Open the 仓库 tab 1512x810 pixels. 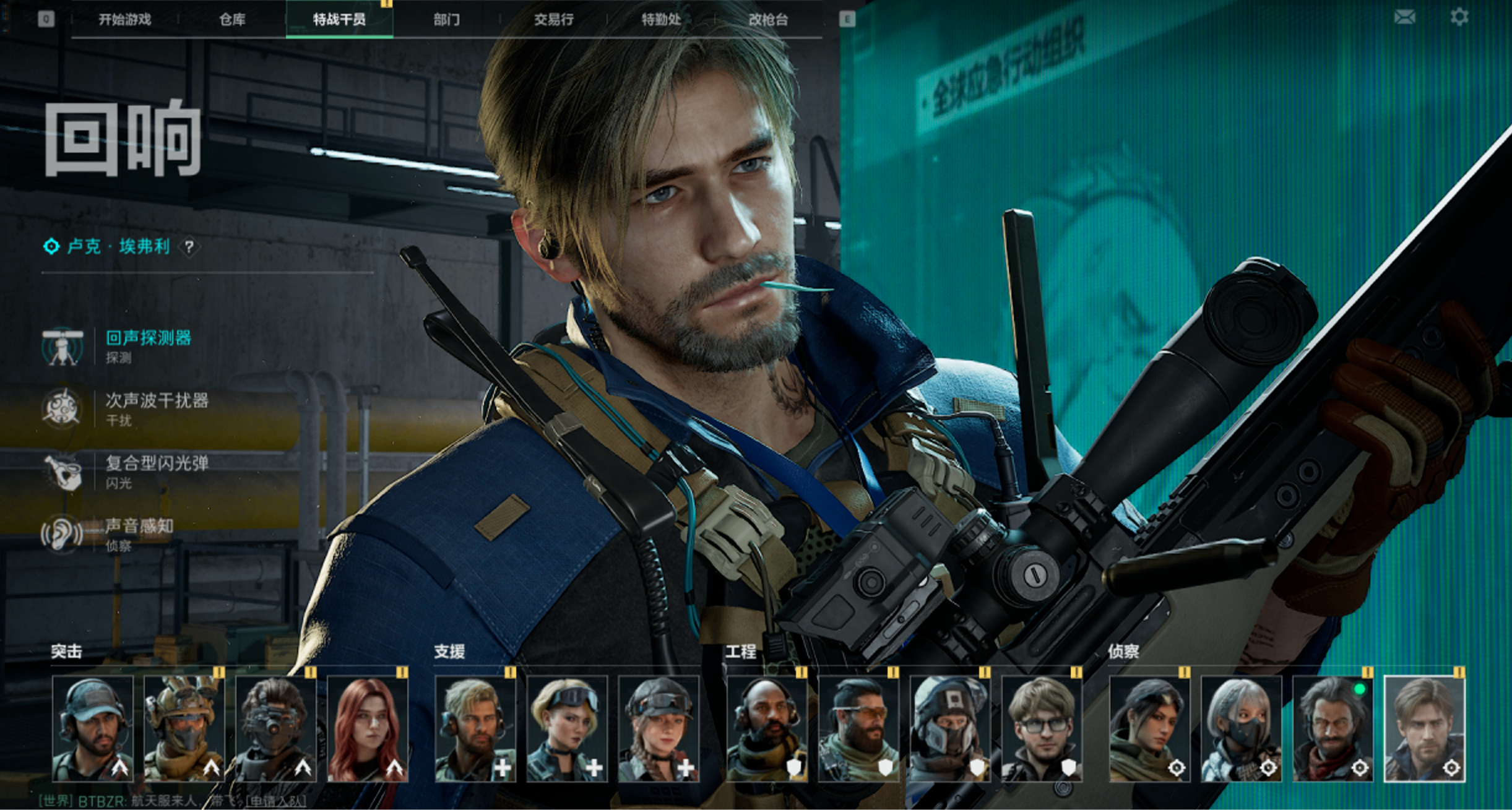(232, 20)
